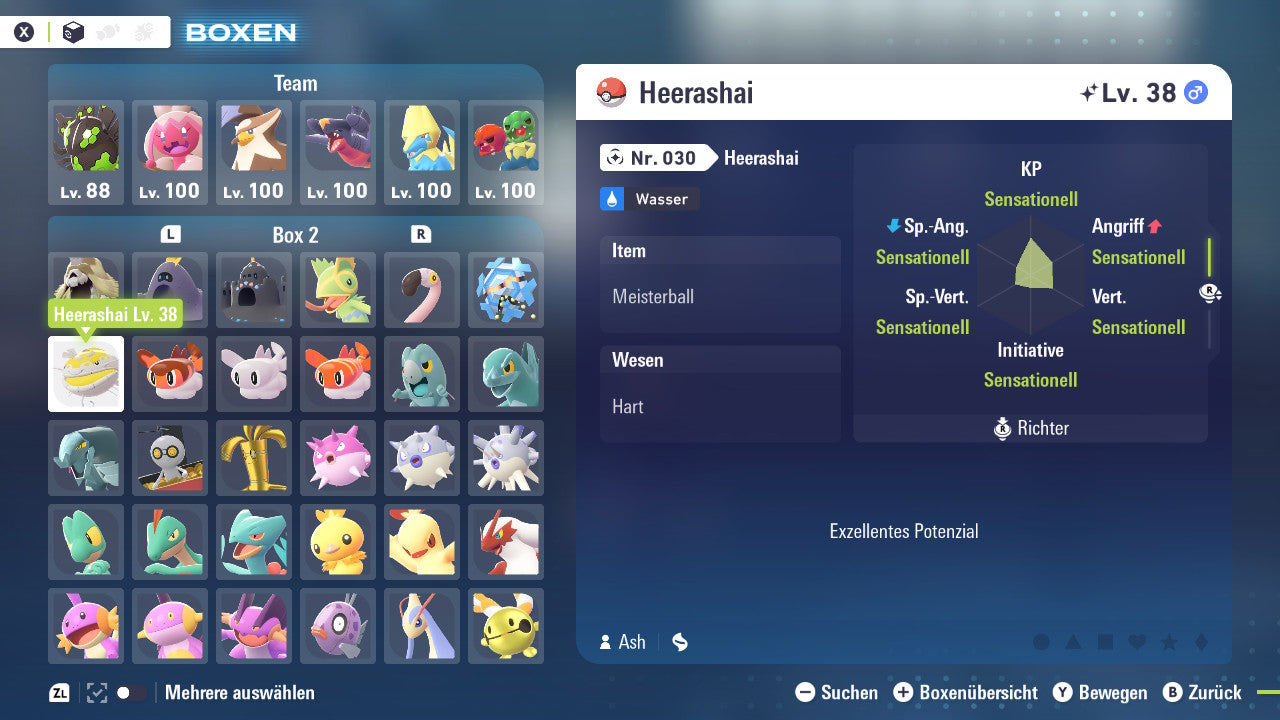Select the Lv. 88 team Pokémon
Viewport: 1280px width, 720px height.
click(x=86, y=152)
